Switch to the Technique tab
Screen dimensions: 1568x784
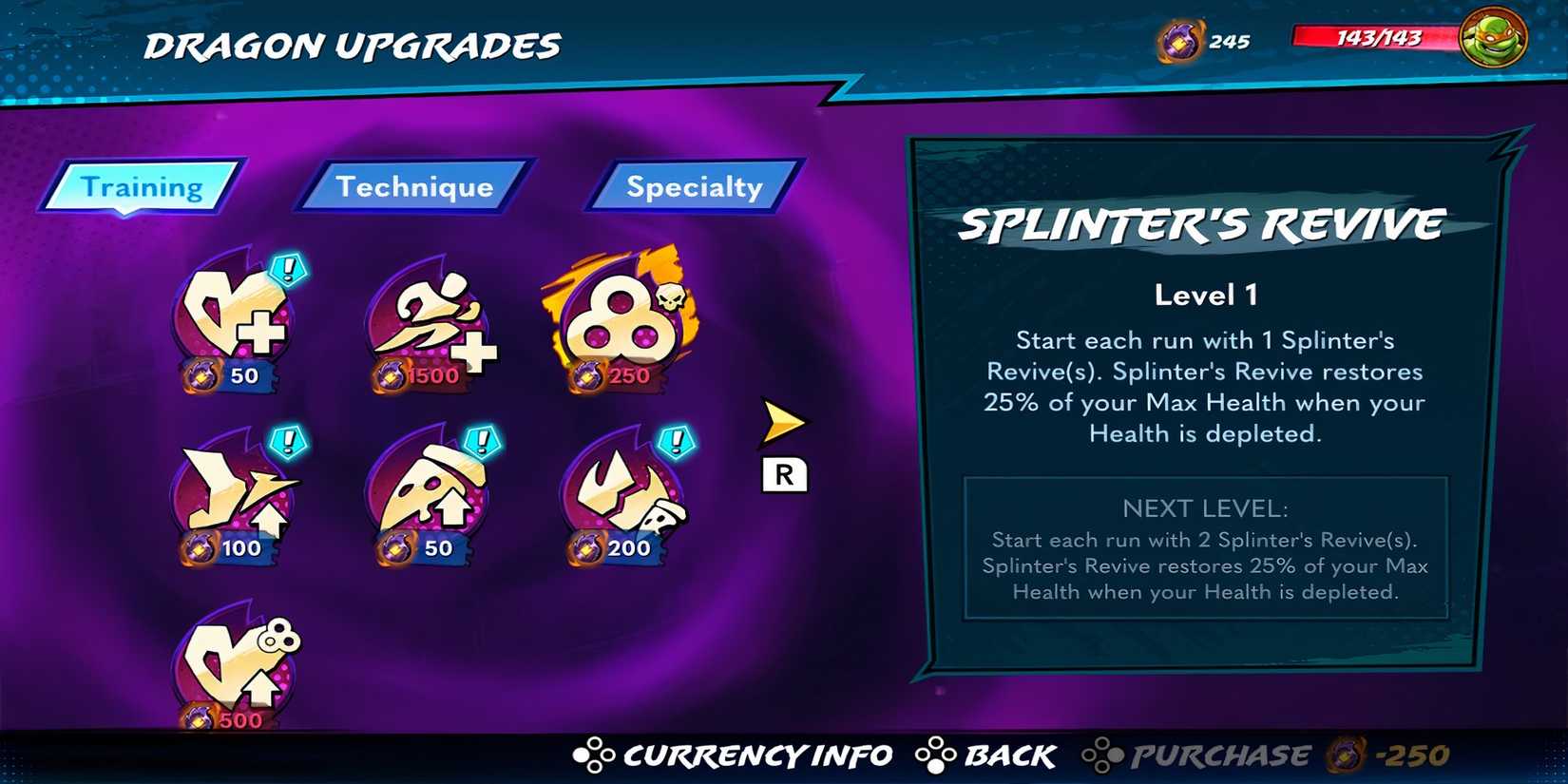click(x=414, y=187)
